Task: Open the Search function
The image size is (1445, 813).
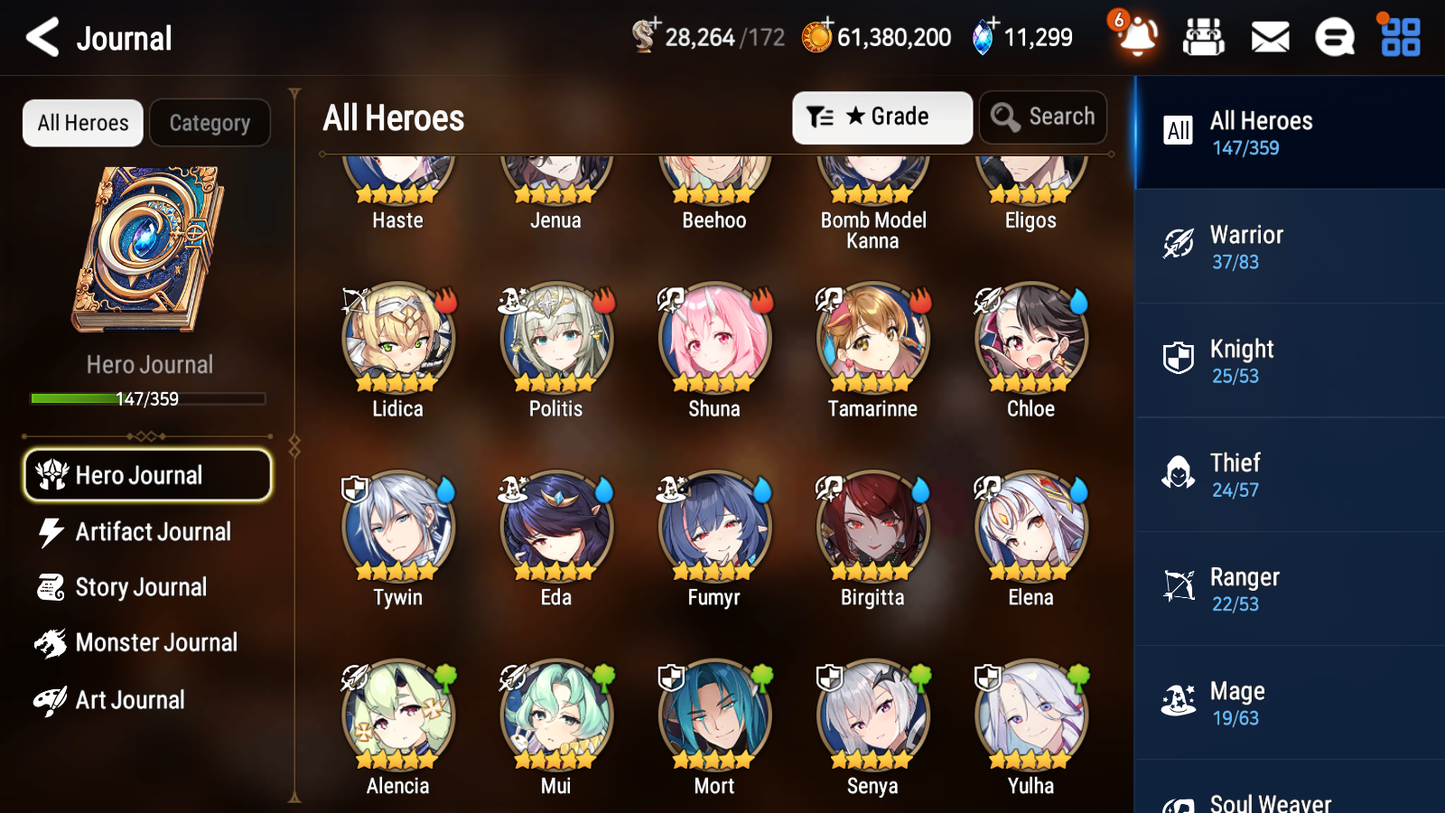Action: (x=1043, y=117)
